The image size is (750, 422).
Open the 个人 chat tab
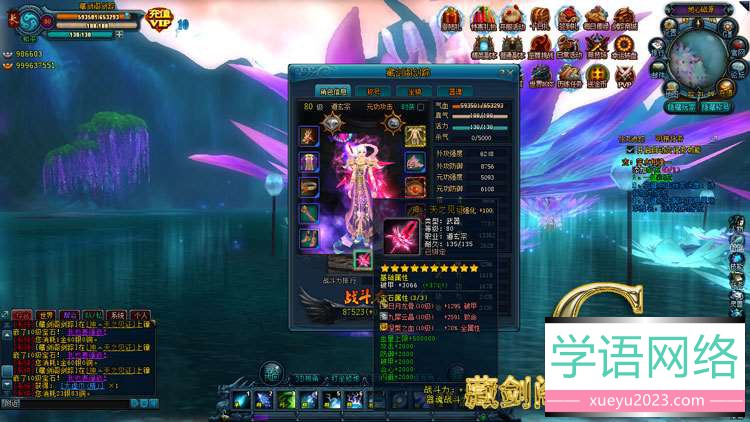click(x=141, y=315)
